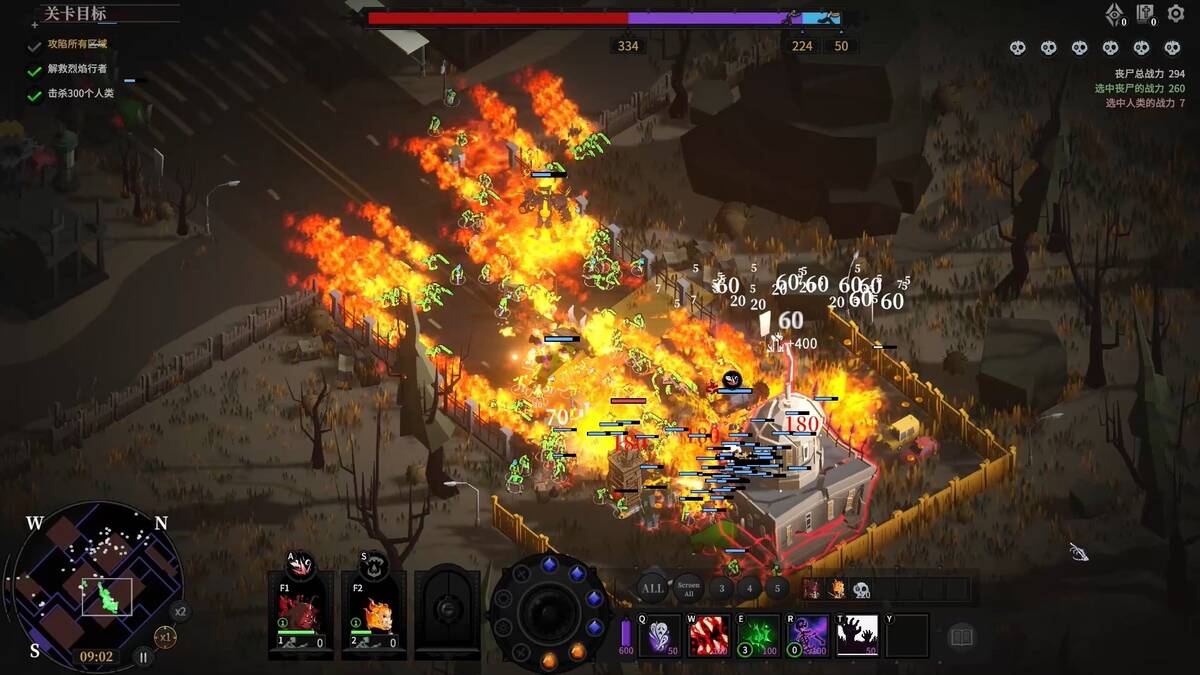Screen dimensions: 1200x675
Task: Activate the Q ghost ability
Action: point(660,635)
